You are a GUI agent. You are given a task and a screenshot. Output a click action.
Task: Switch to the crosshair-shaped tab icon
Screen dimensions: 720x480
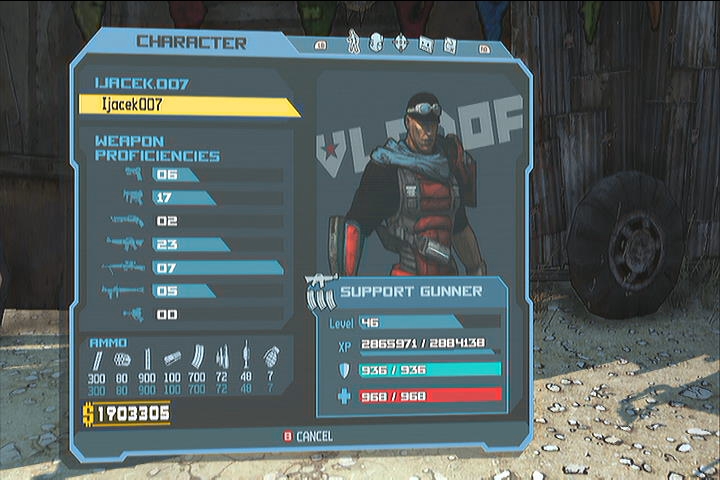tap(401, 43)
